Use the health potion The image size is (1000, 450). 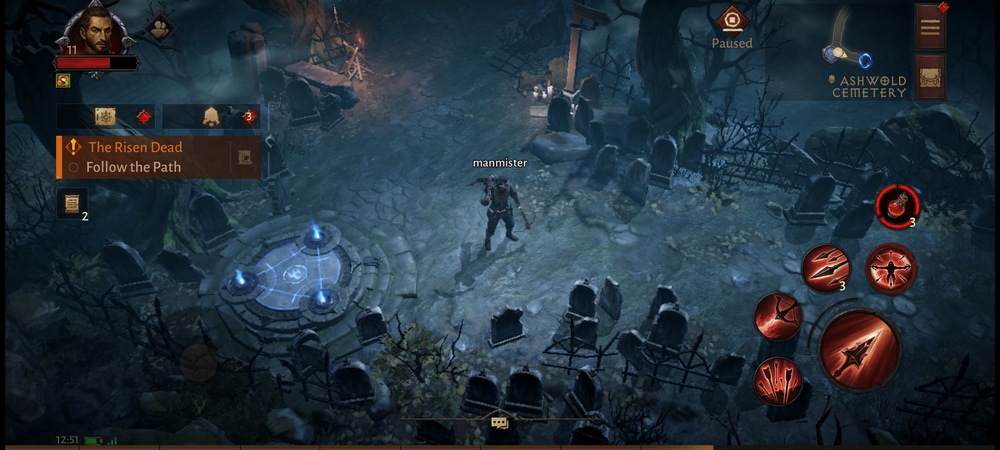895,205
